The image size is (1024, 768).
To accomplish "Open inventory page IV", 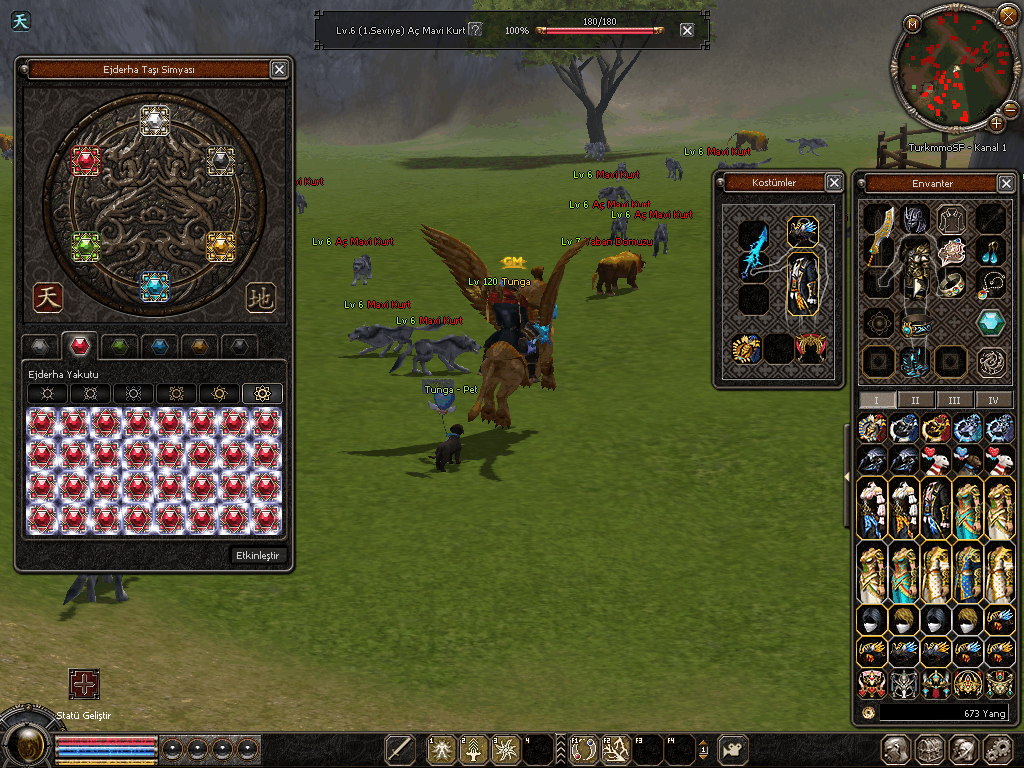I will point(993,399).
